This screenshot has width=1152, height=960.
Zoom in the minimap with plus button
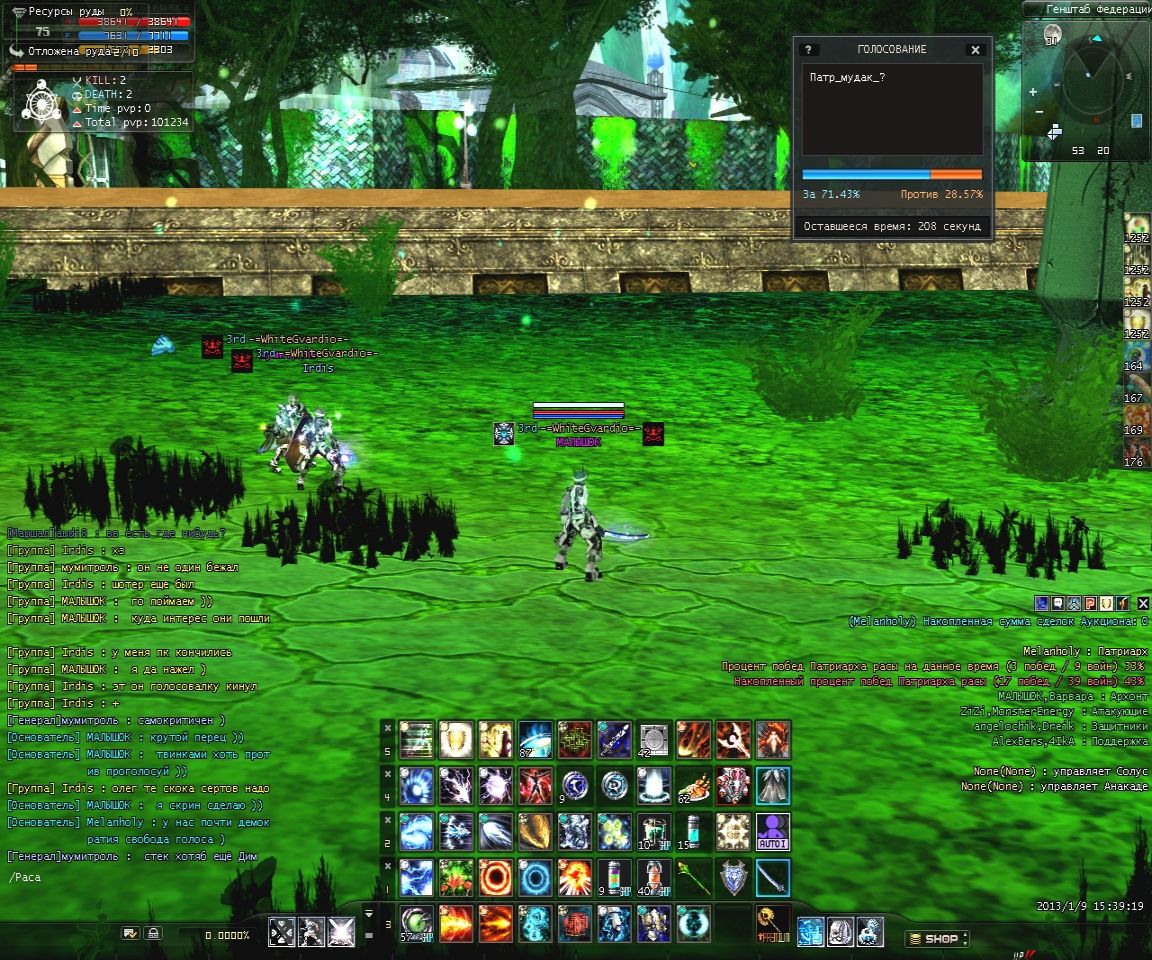click(x=1033, y=92)
